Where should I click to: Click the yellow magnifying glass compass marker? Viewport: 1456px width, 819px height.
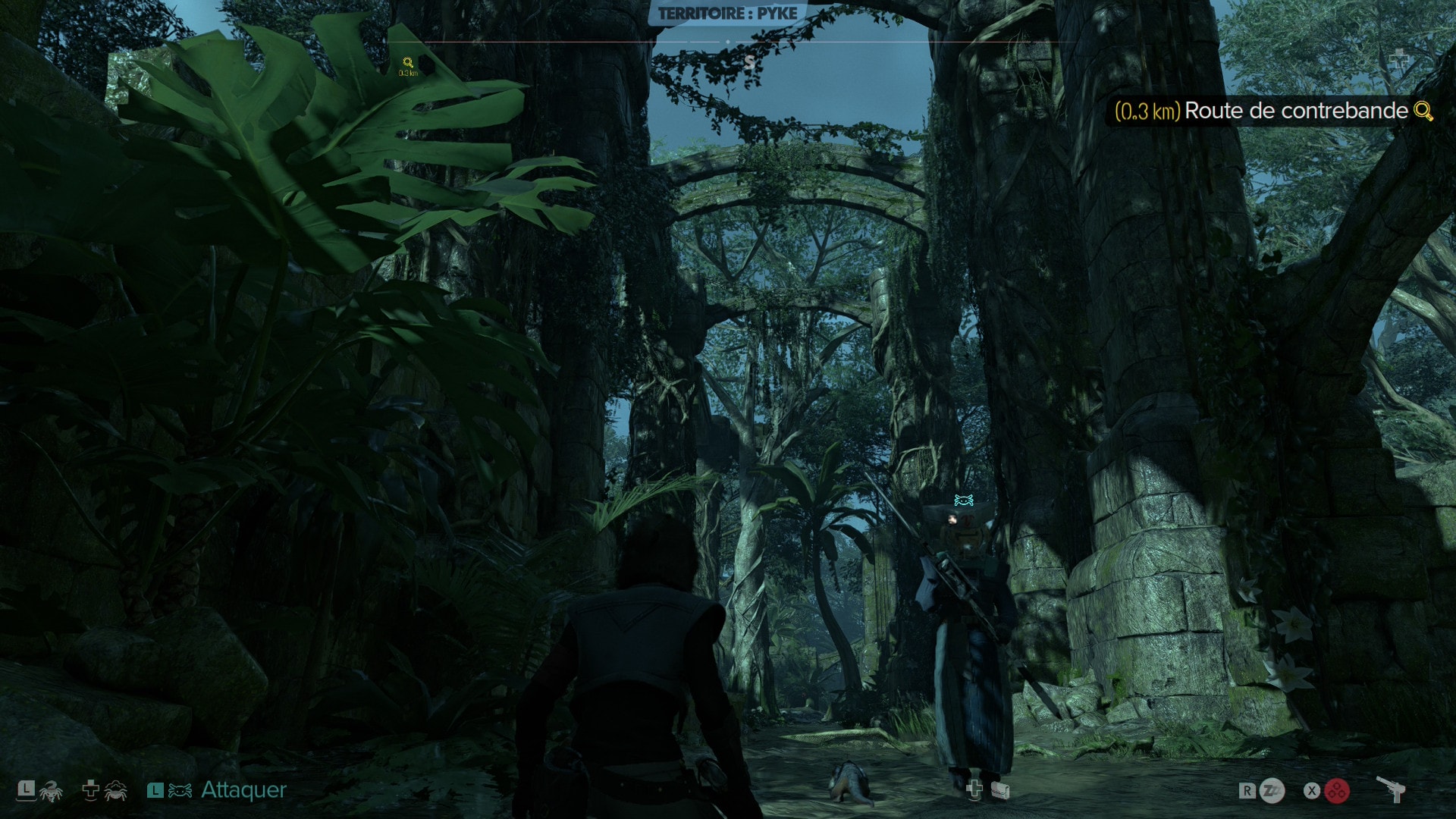[x=408, y=63]
